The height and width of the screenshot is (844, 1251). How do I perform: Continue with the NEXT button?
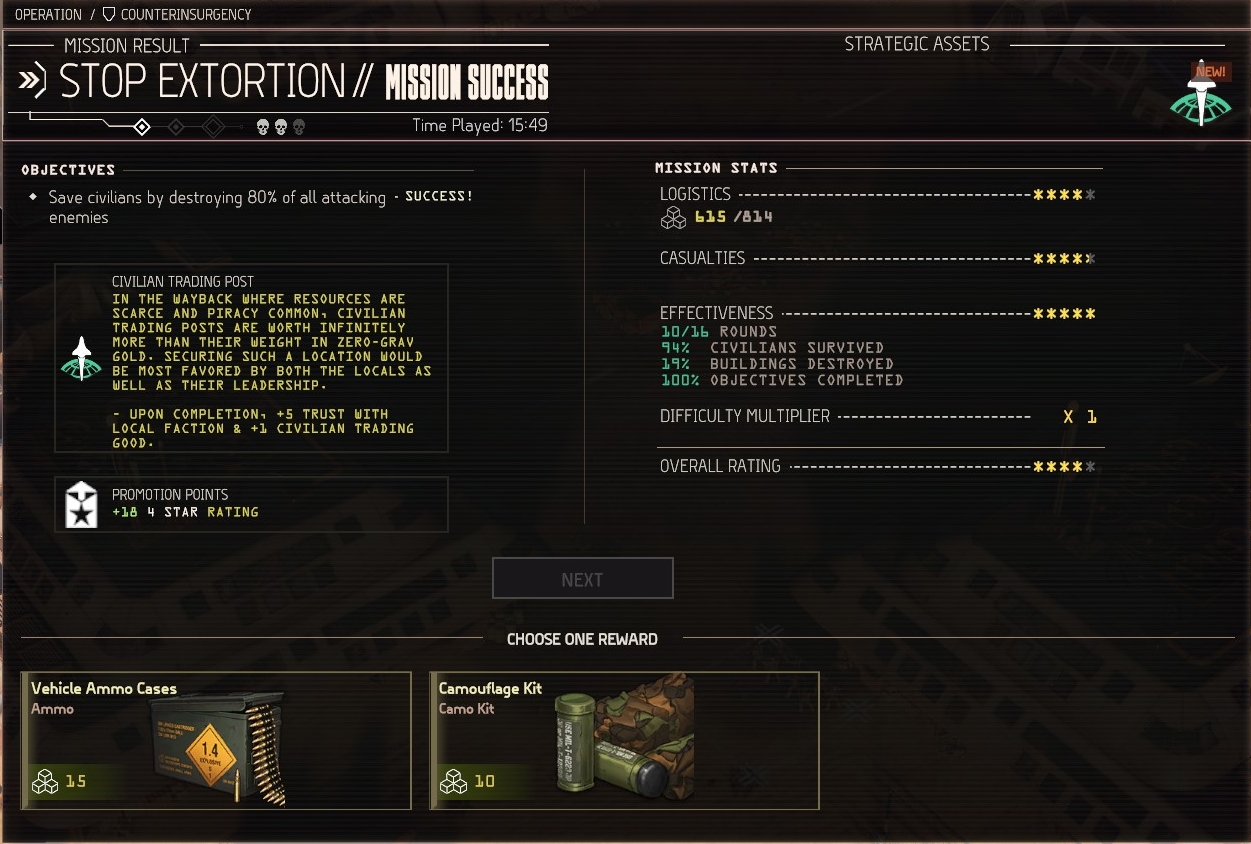tap(582, 579)
